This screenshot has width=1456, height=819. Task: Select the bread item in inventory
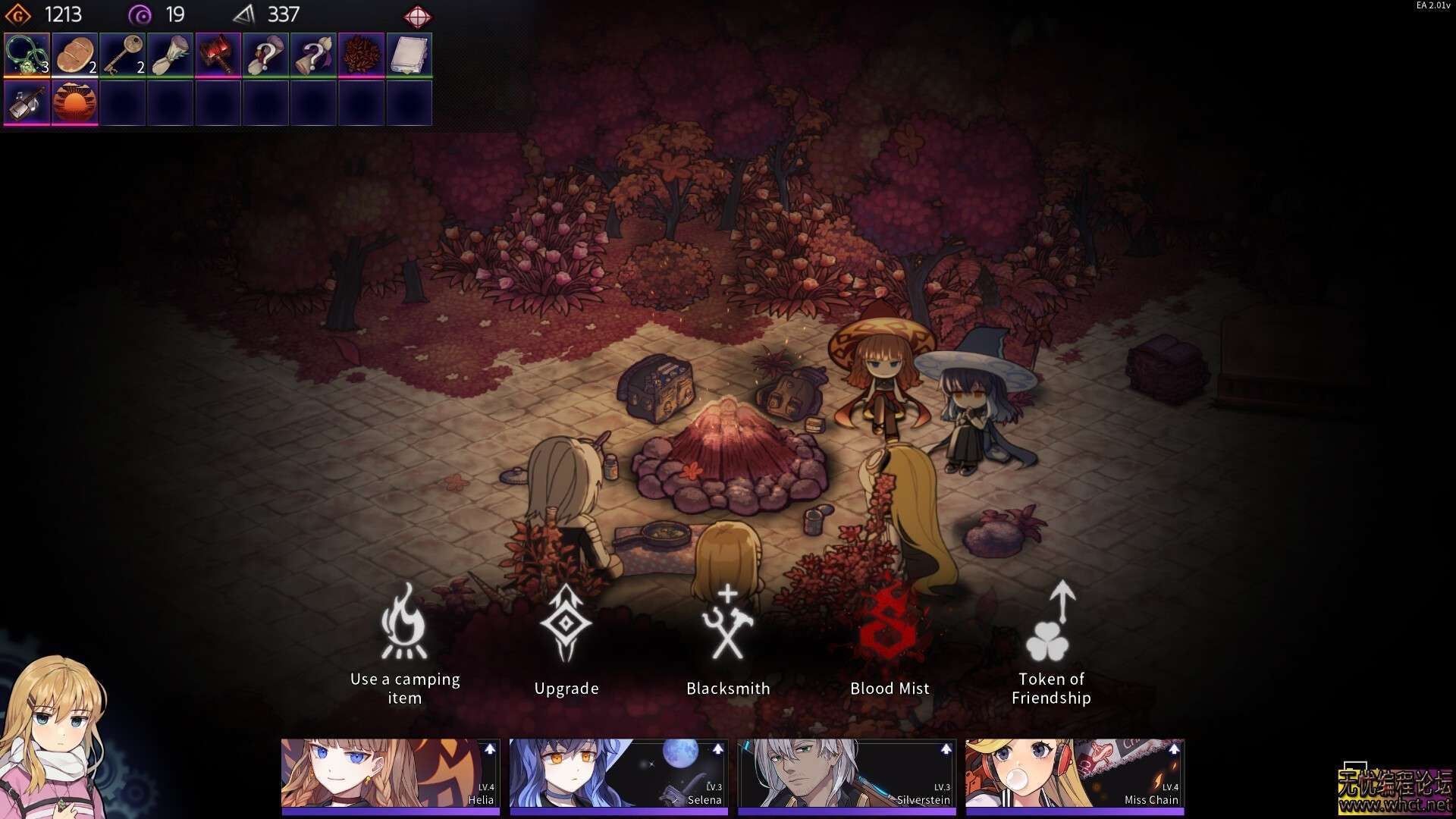point(75,55)
